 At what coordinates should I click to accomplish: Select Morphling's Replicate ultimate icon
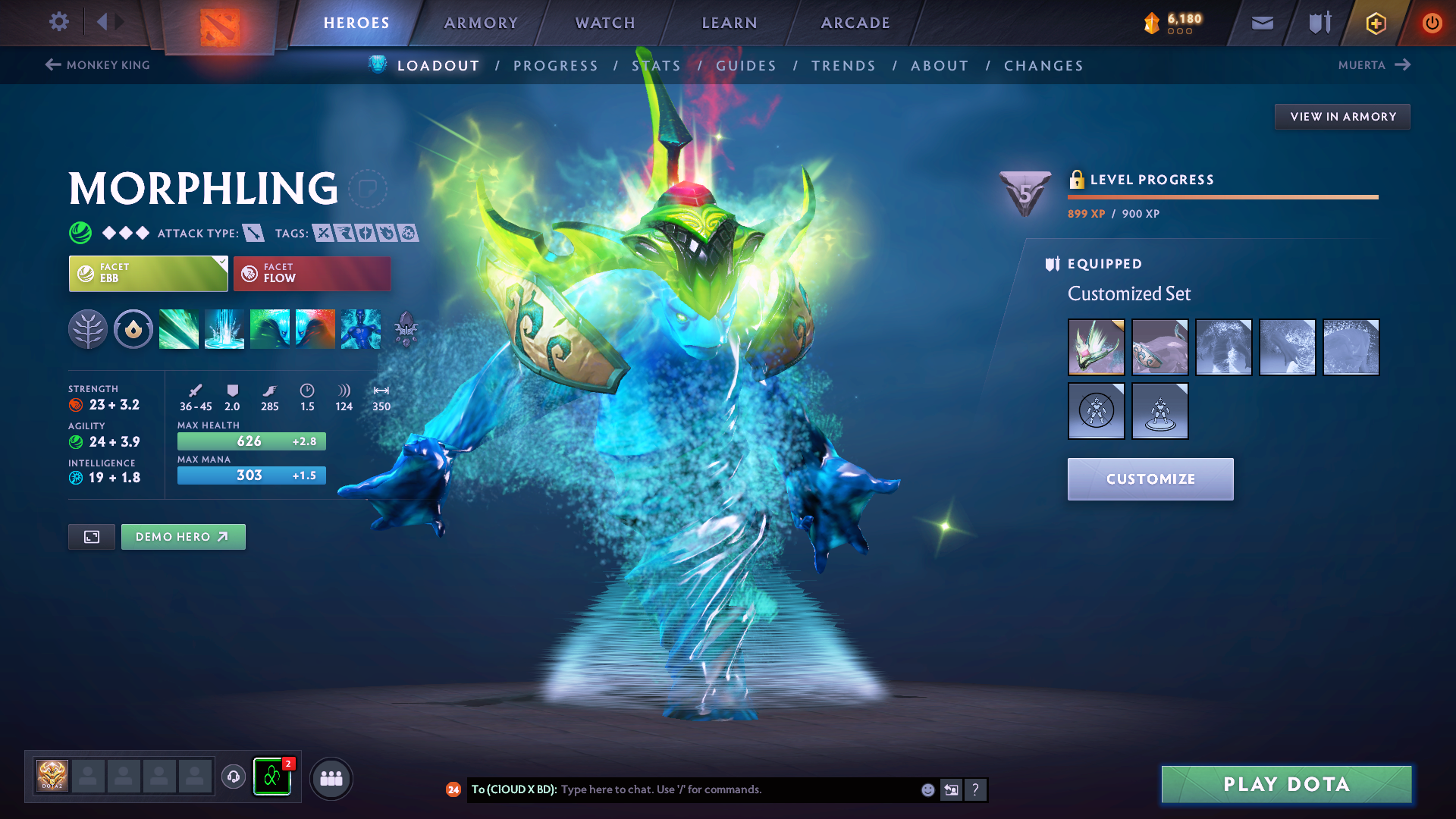coord(360,329)
